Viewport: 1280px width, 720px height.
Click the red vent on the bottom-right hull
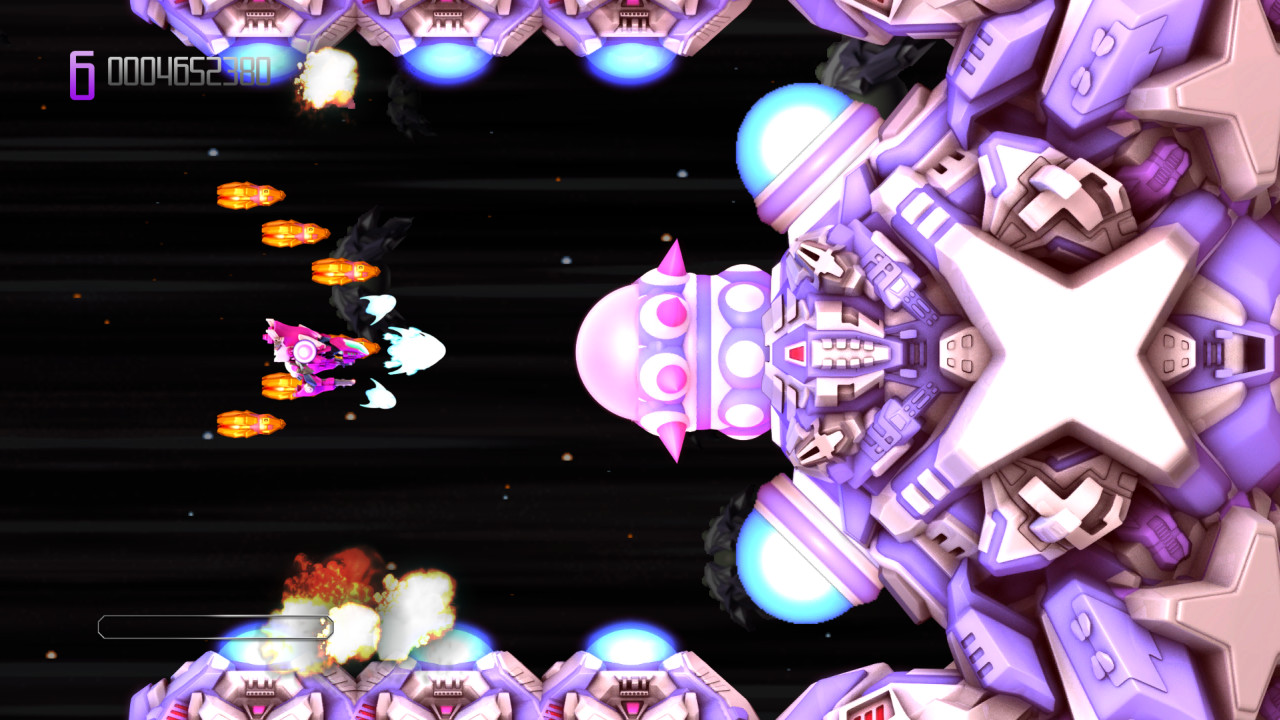click(870, 712)
